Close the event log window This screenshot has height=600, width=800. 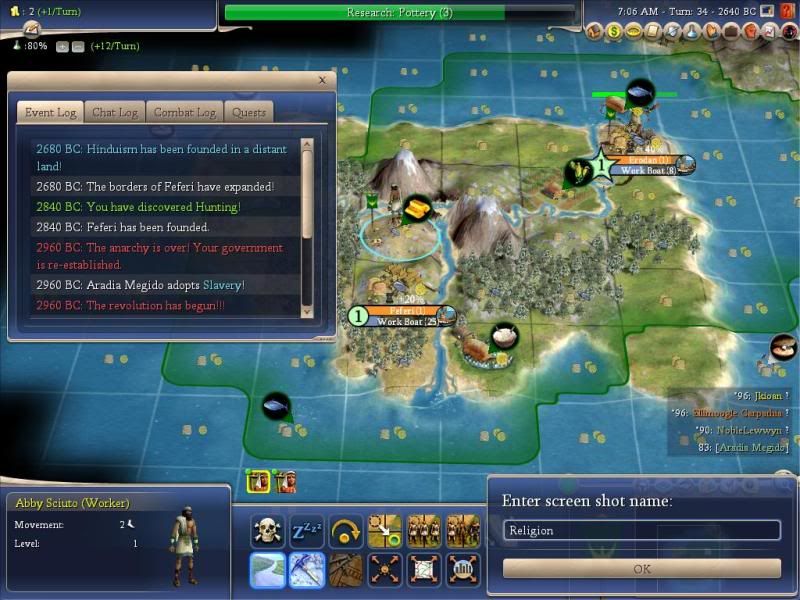[x=322, y=80]
